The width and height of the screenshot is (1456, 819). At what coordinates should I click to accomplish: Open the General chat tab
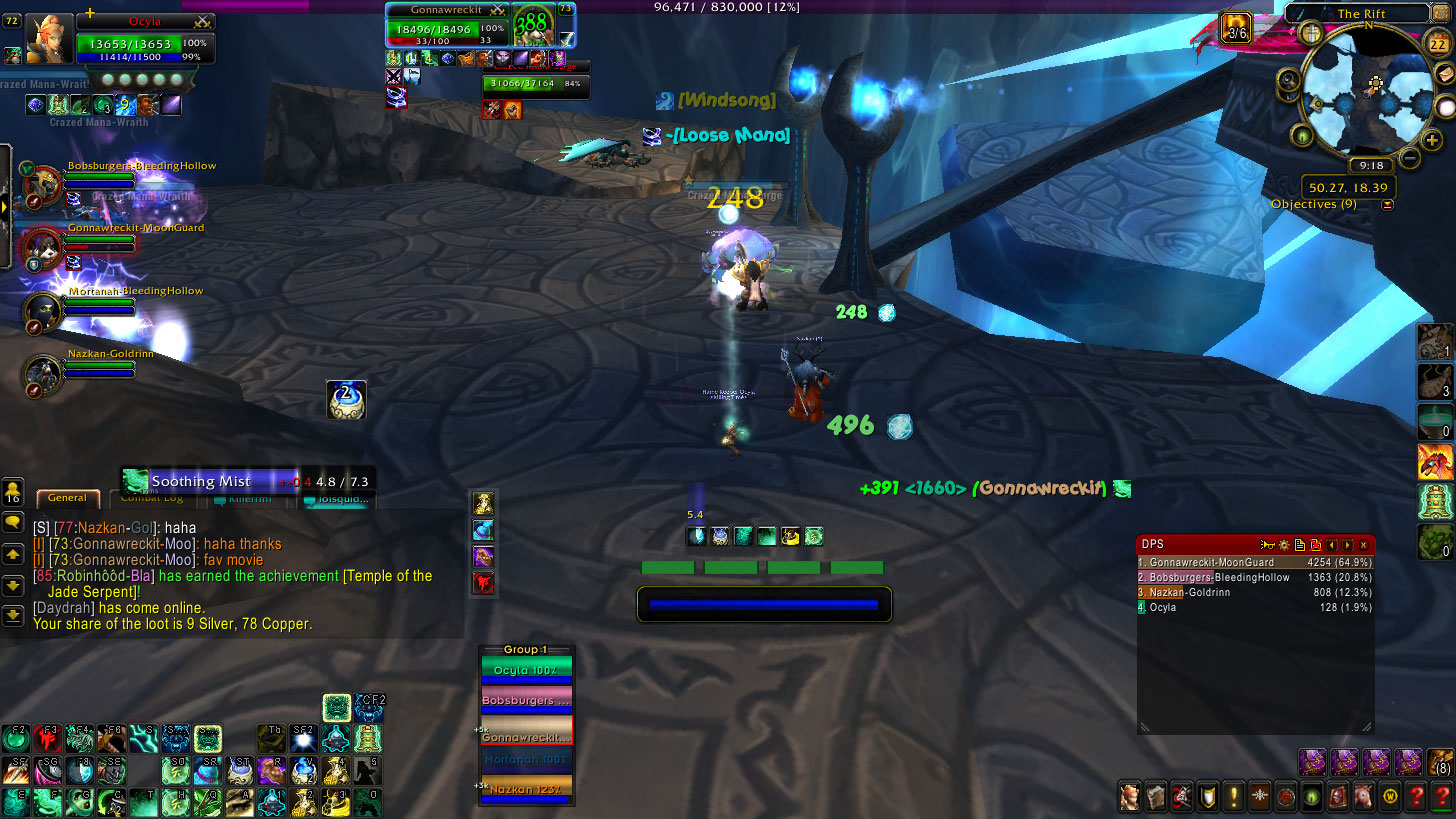(67, 498)
